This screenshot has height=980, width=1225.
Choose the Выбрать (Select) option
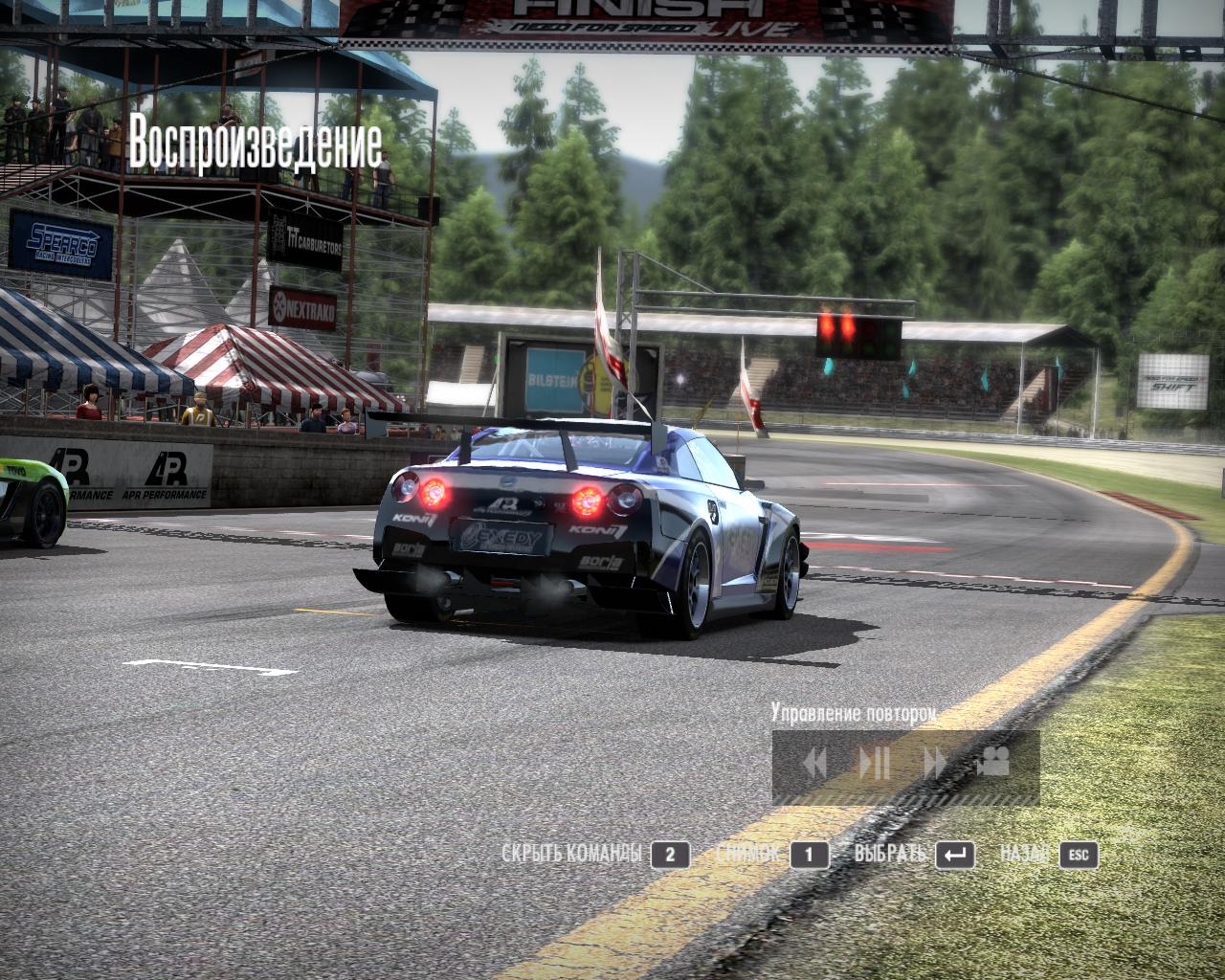tap(890, 854)
